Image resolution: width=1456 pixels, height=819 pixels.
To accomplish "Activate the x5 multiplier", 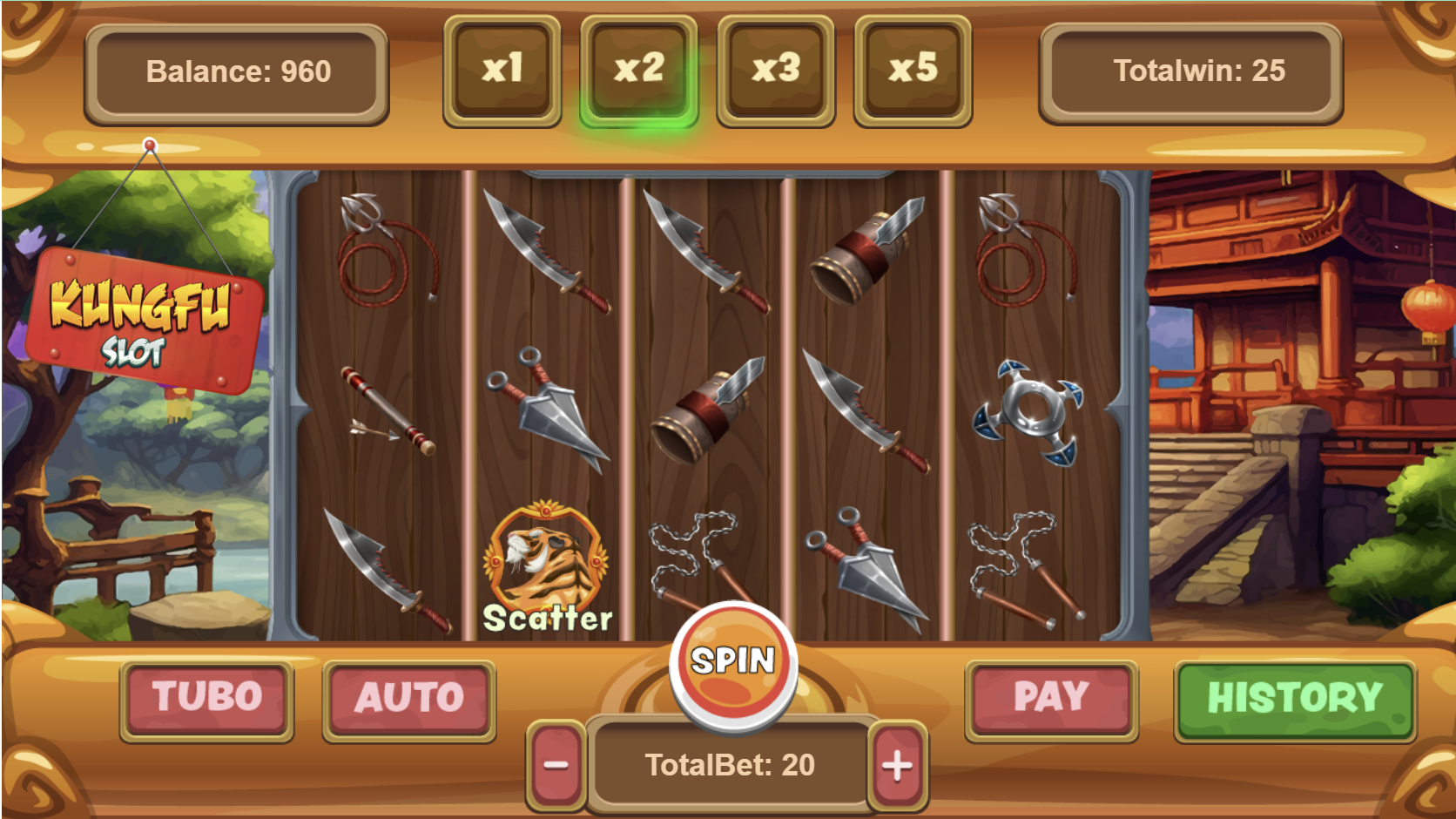I will pyautogui.click(x=913, y=70).
